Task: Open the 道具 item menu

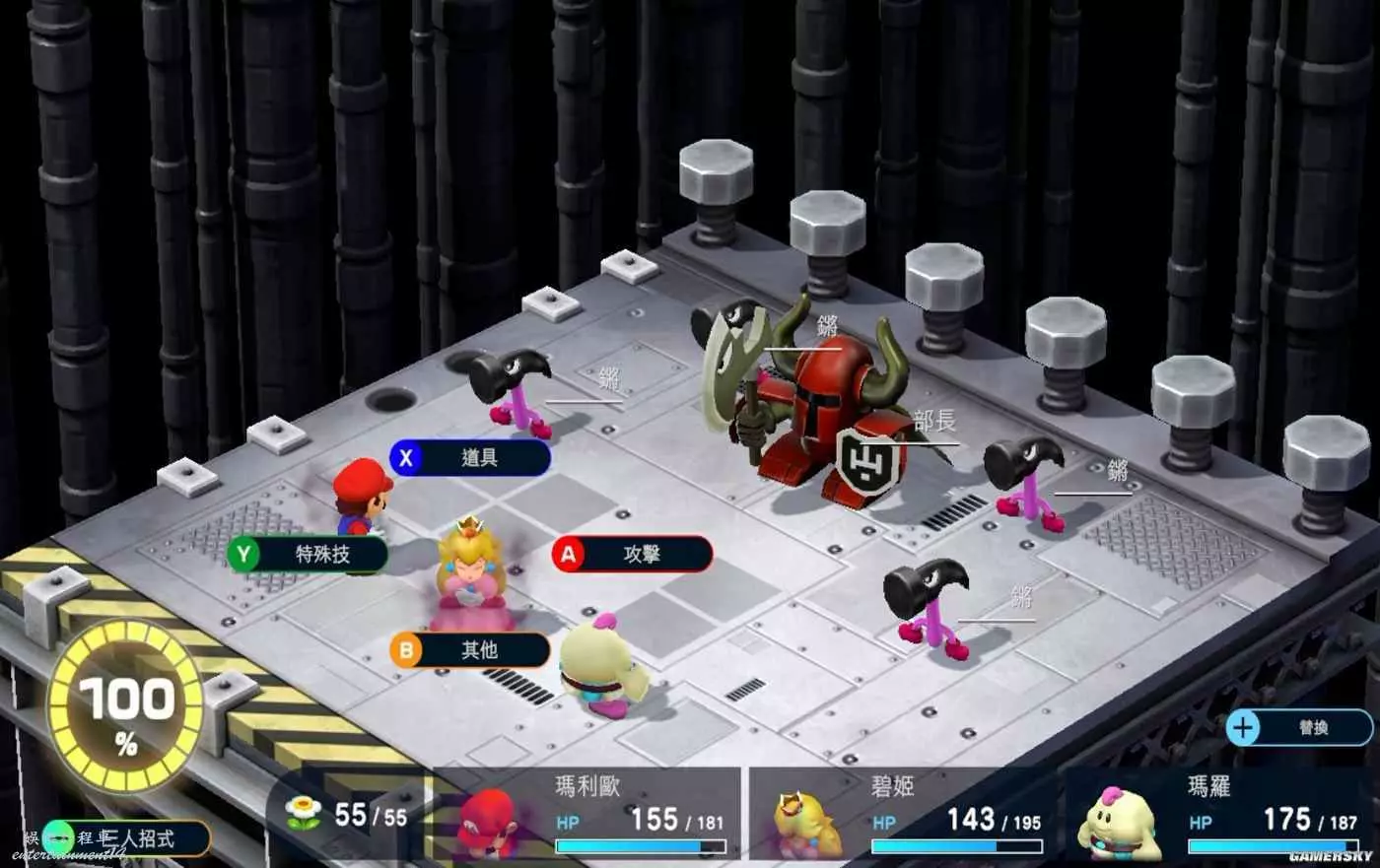Action: (x=470, y=458)
